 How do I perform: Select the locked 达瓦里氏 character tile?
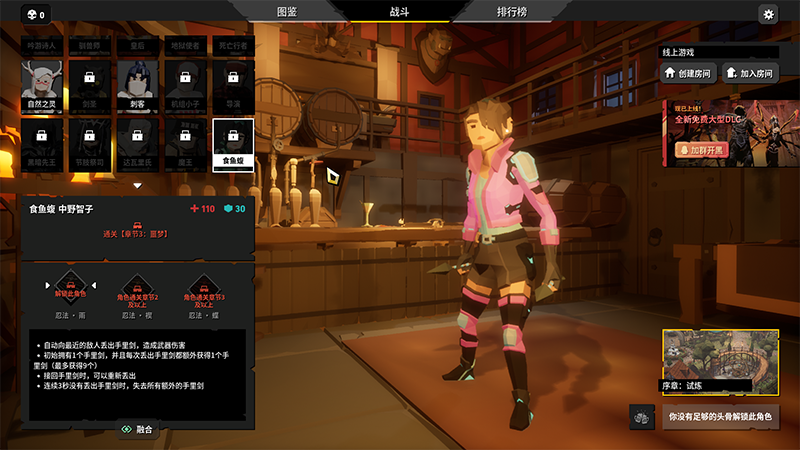click(x=138, y=140)
